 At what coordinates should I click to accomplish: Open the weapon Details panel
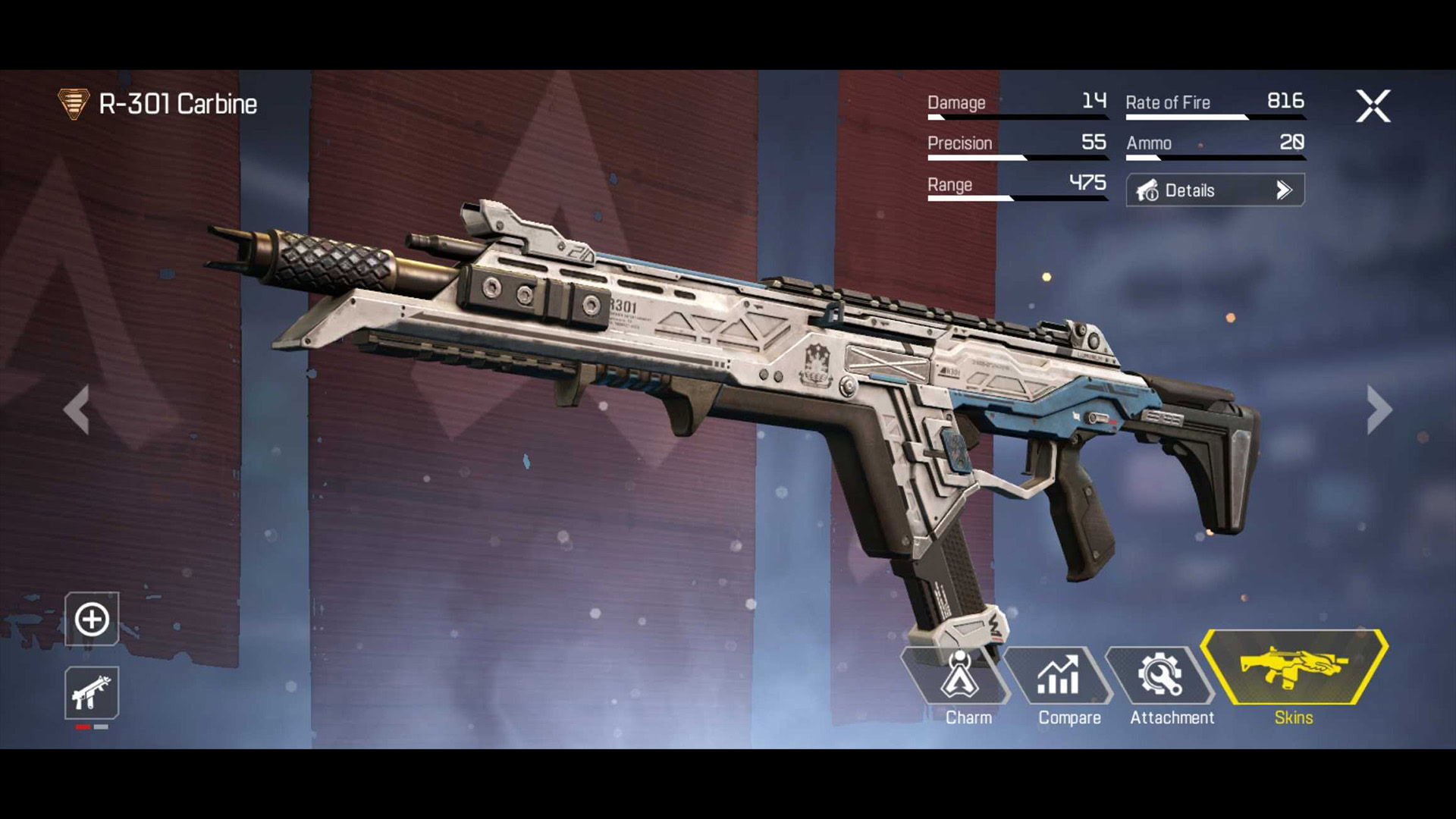pos(1215,190)
